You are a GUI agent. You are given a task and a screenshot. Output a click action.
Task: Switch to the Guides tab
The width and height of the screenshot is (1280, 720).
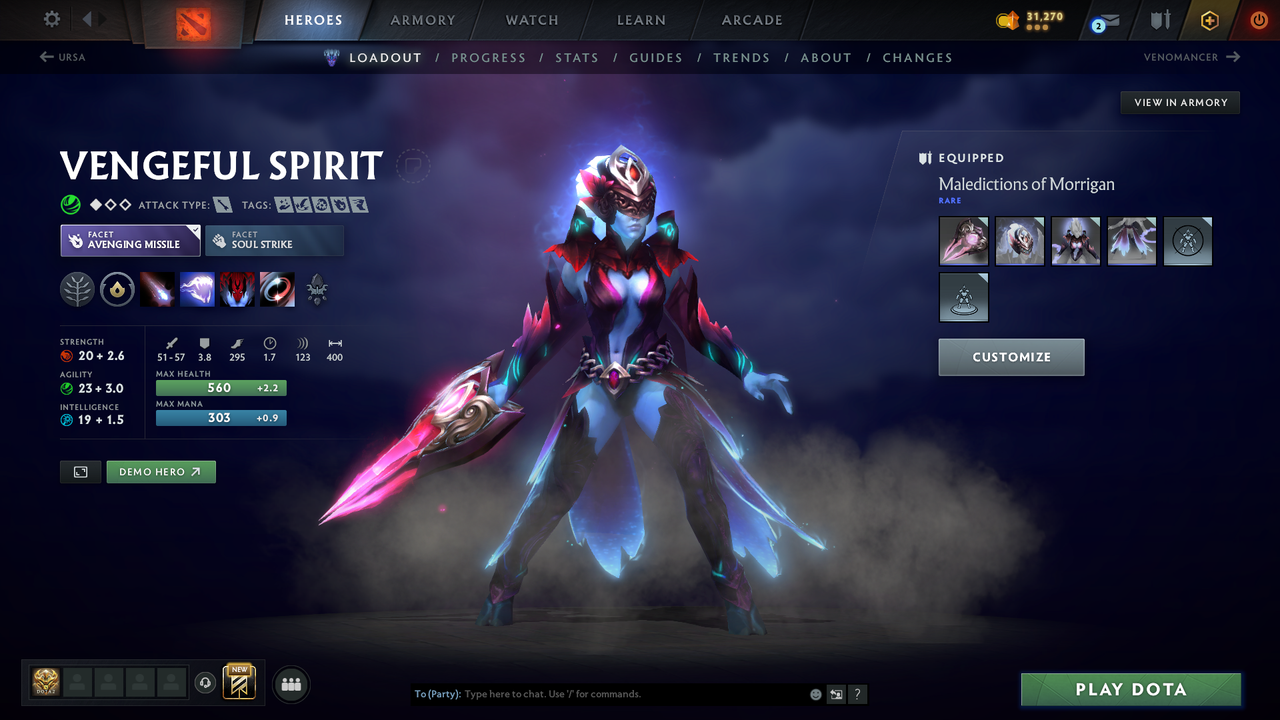point(656,57)
